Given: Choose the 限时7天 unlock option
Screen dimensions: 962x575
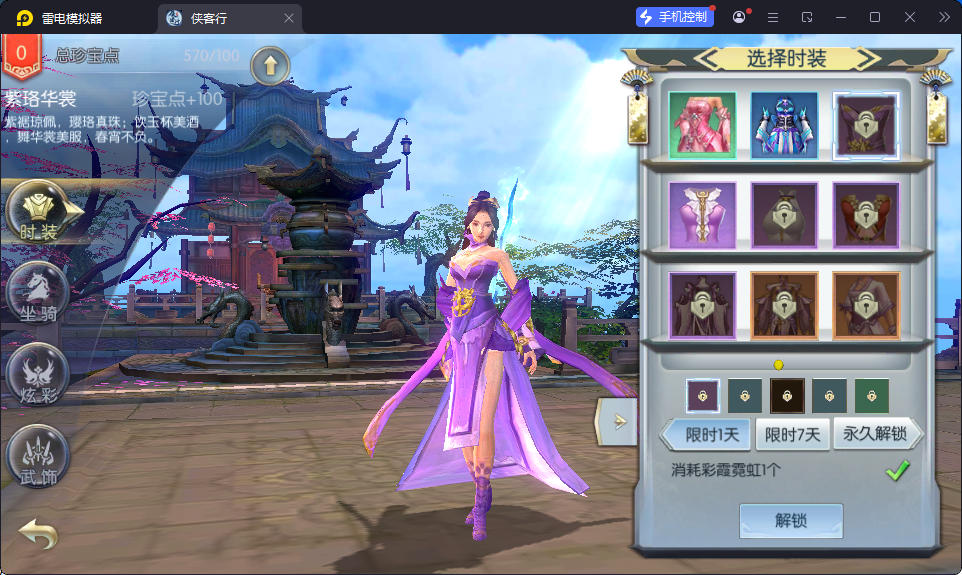Looking at the screenshot, I should click(793, 435).
